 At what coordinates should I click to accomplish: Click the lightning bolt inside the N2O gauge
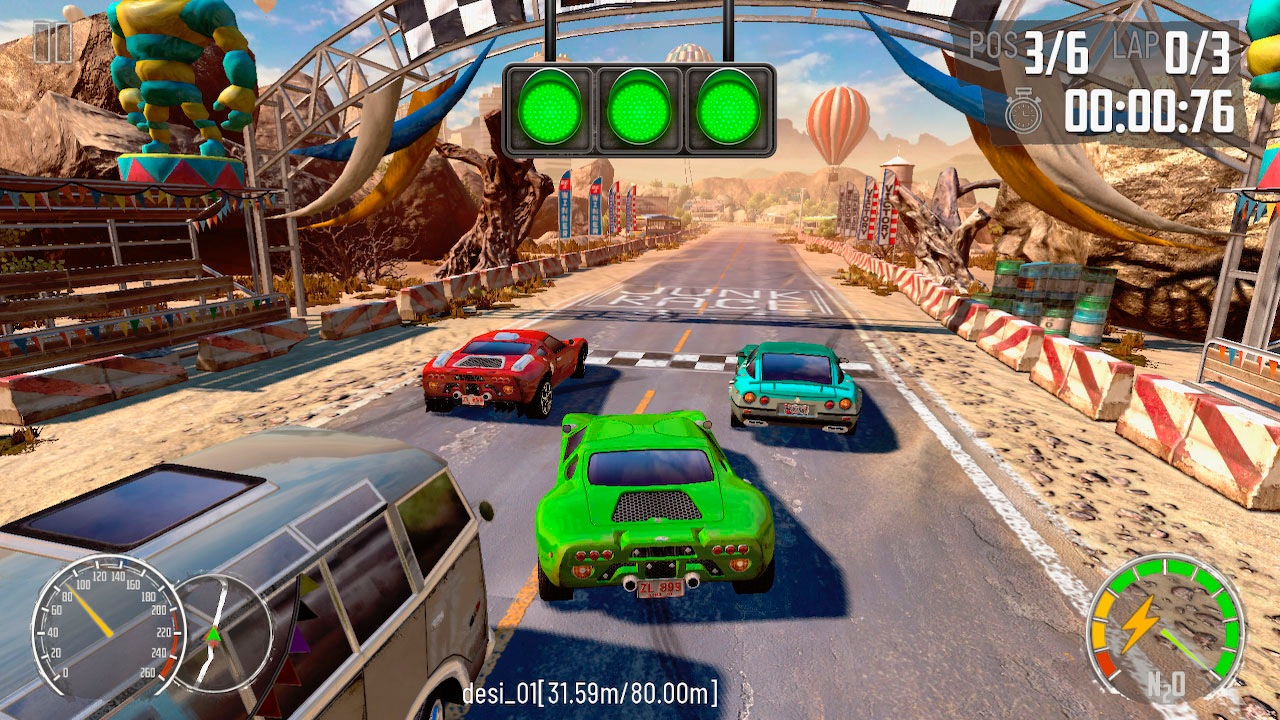click(1143, 625)
